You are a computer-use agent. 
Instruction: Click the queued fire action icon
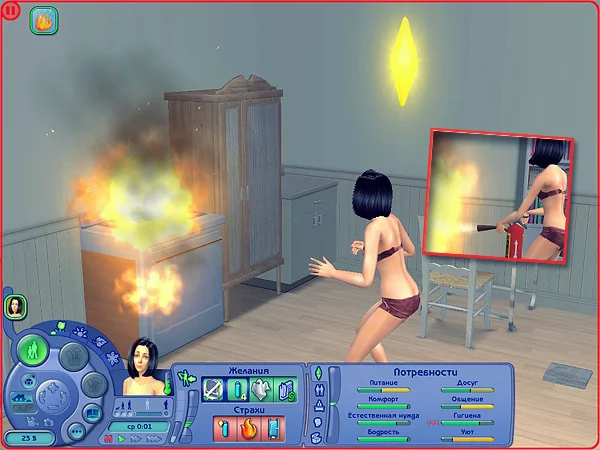[43, 19]
